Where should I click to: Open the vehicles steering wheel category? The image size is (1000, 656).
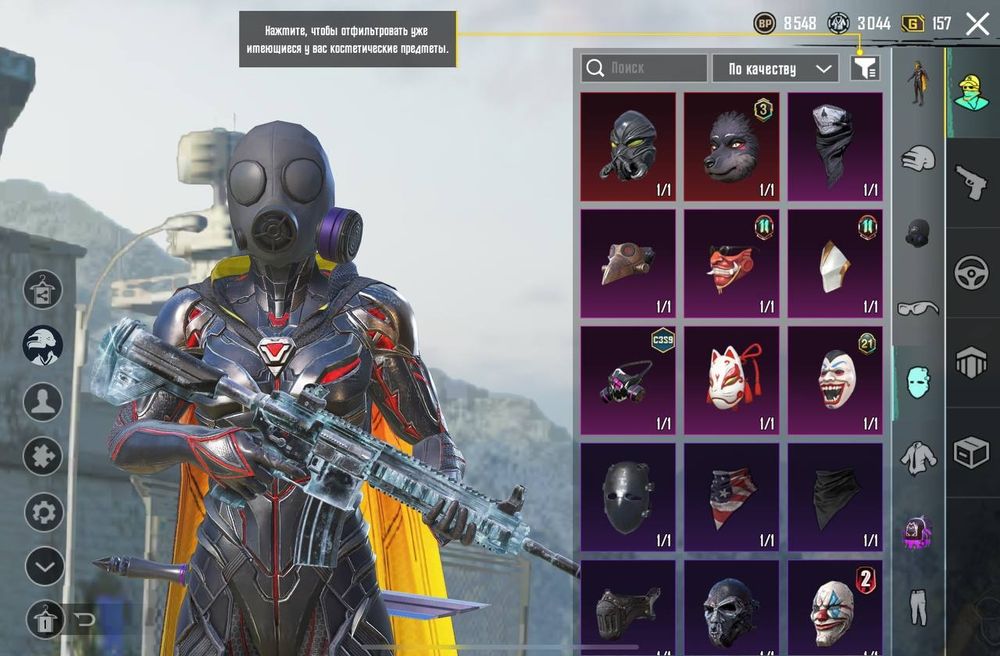tap(970, 273)
